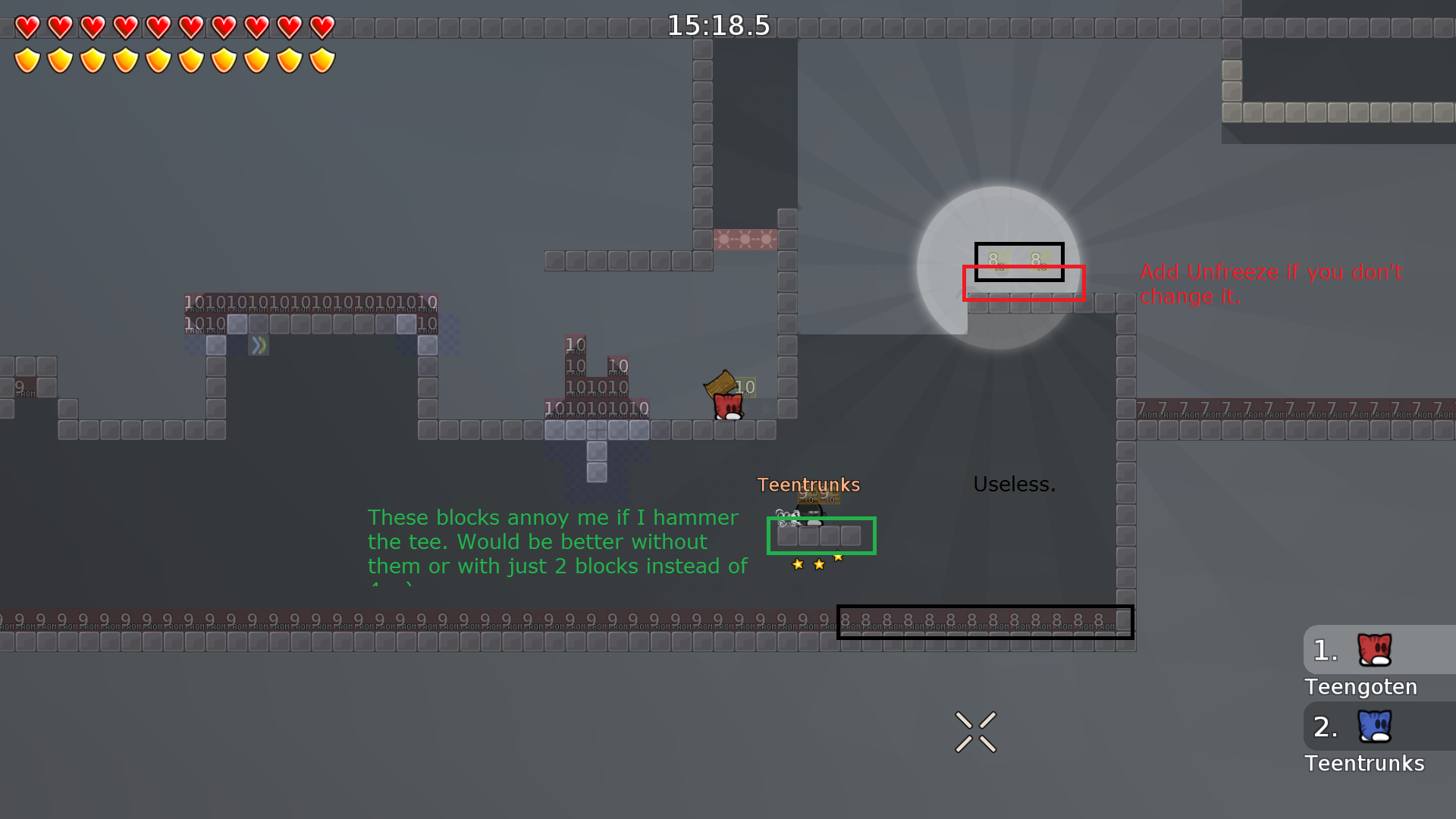1456x819 pixels.
Task: Select the double-arrow speedup tile on the left
Action: coord(258,345)
